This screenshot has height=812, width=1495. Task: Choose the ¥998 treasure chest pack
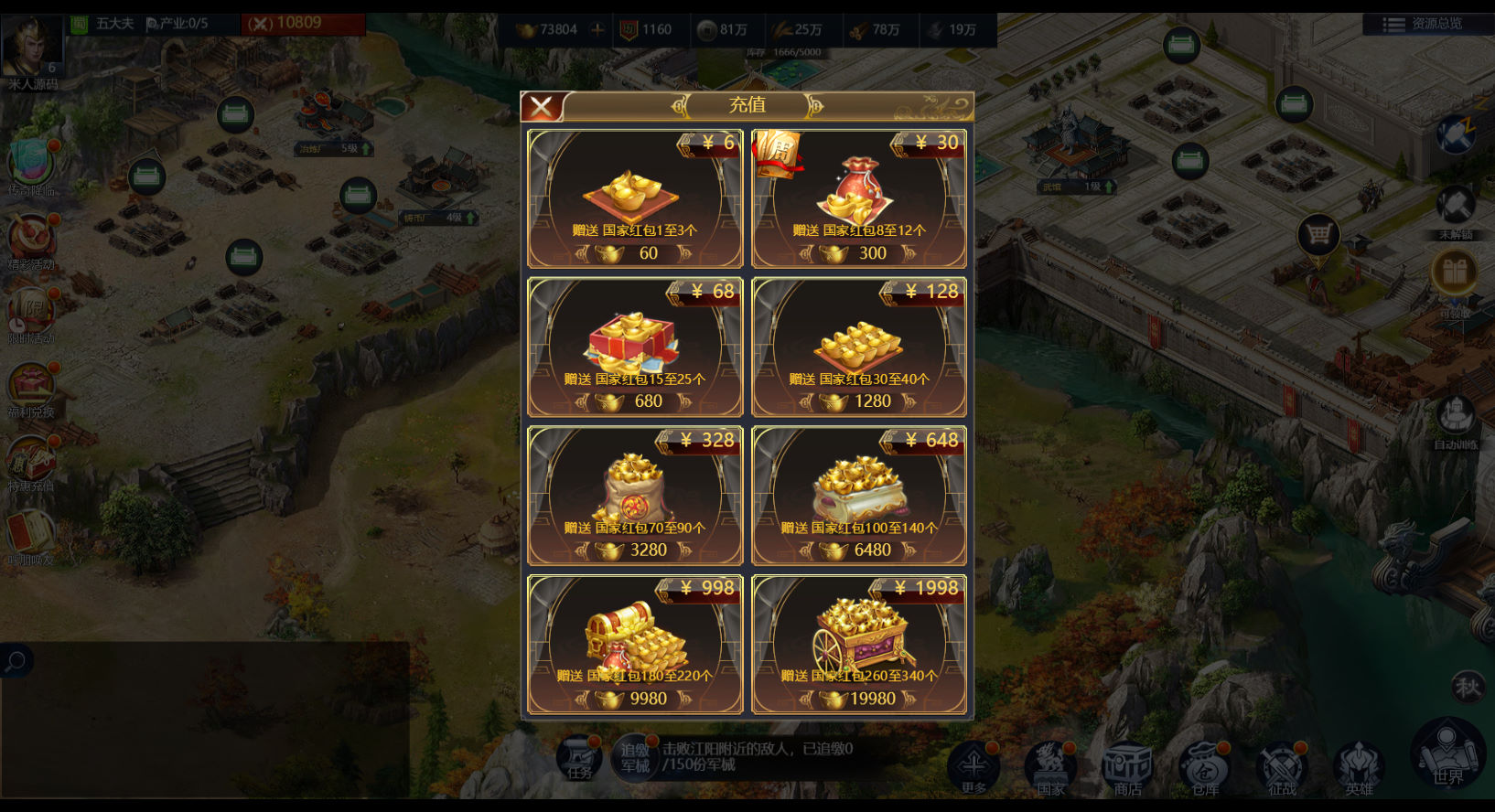pos(635,645)
